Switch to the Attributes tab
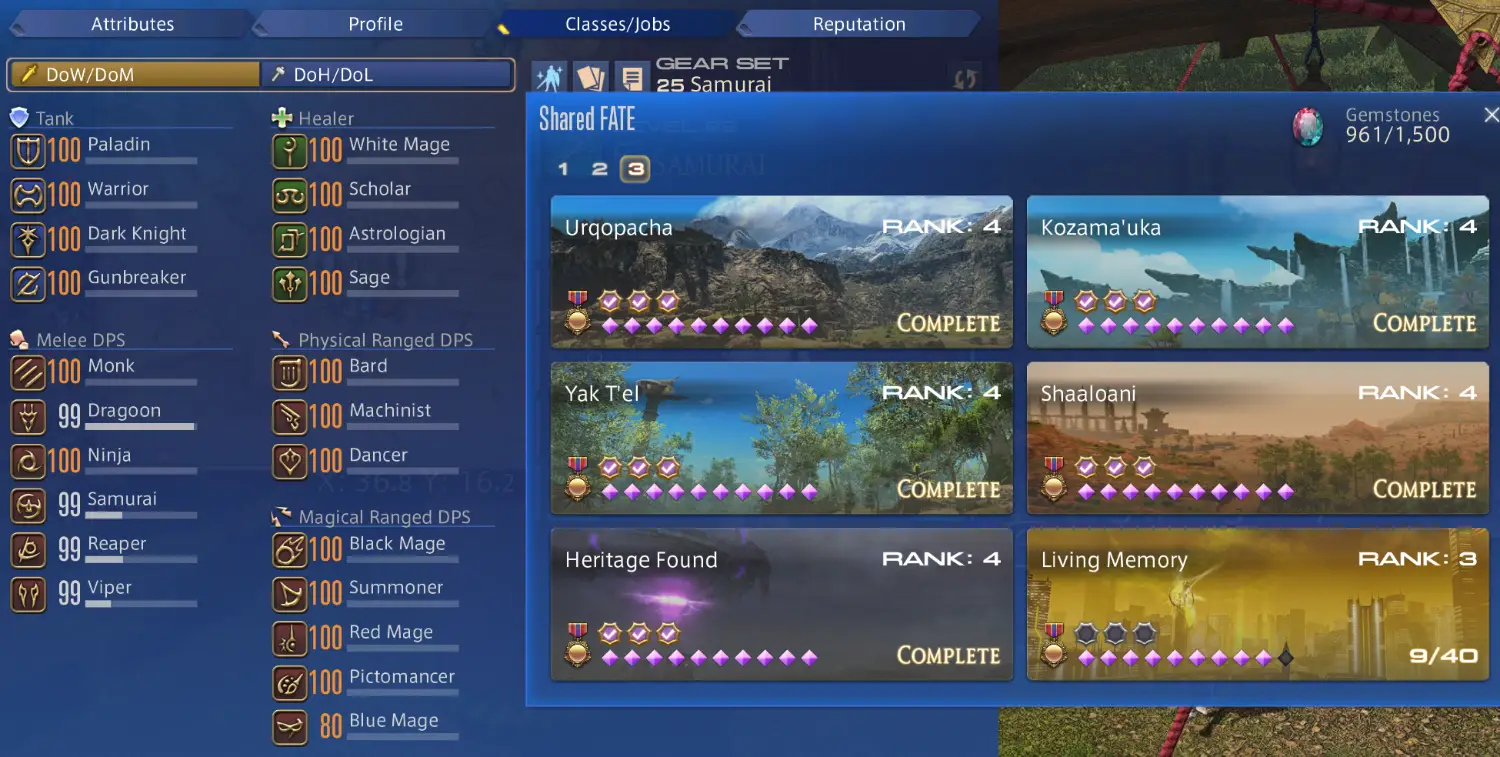The height and width of the screenshot is (757, 1500). click(x=132, y=24)
